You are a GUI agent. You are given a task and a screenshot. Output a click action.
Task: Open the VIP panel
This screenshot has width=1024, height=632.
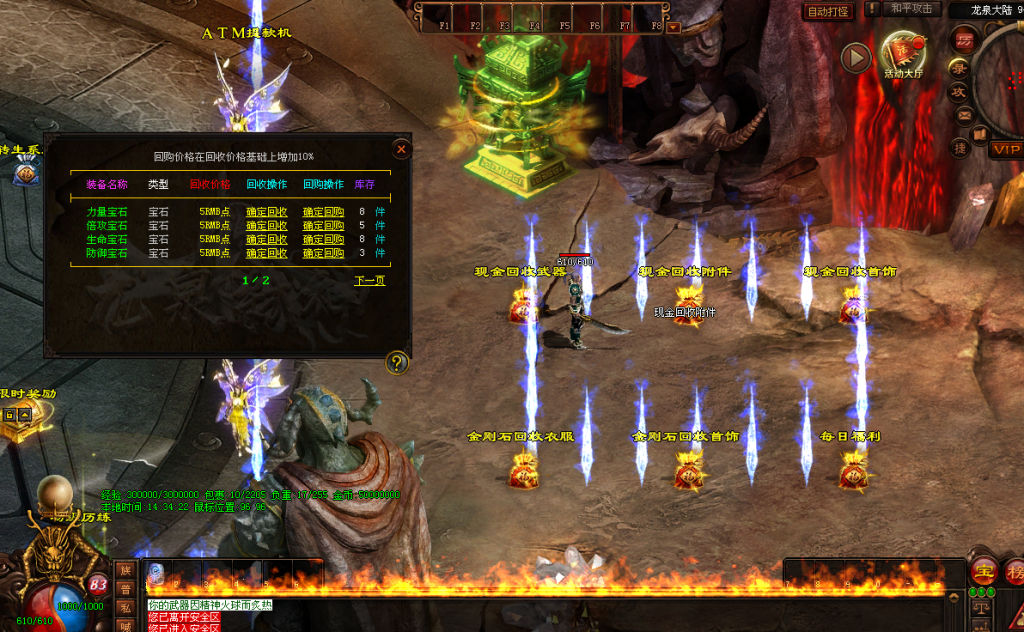pos(1005,150)
